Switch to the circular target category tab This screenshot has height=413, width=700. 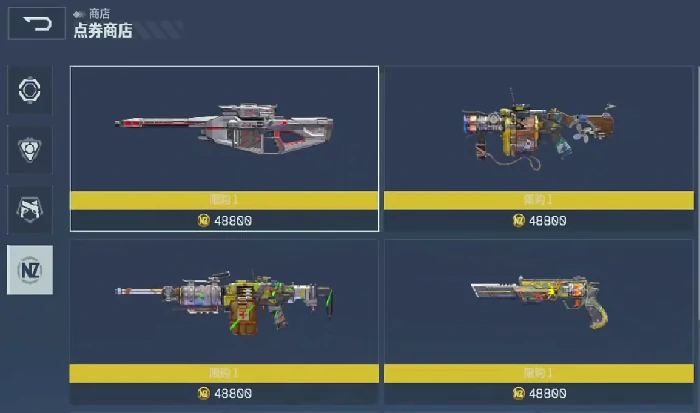[x=30, y=91]
